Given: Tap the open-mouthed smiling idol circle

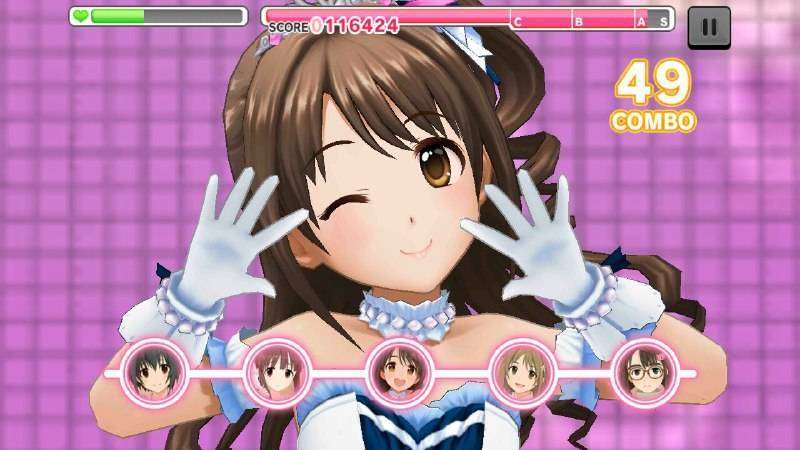Looking at the screenshot, I should [399, 373].
